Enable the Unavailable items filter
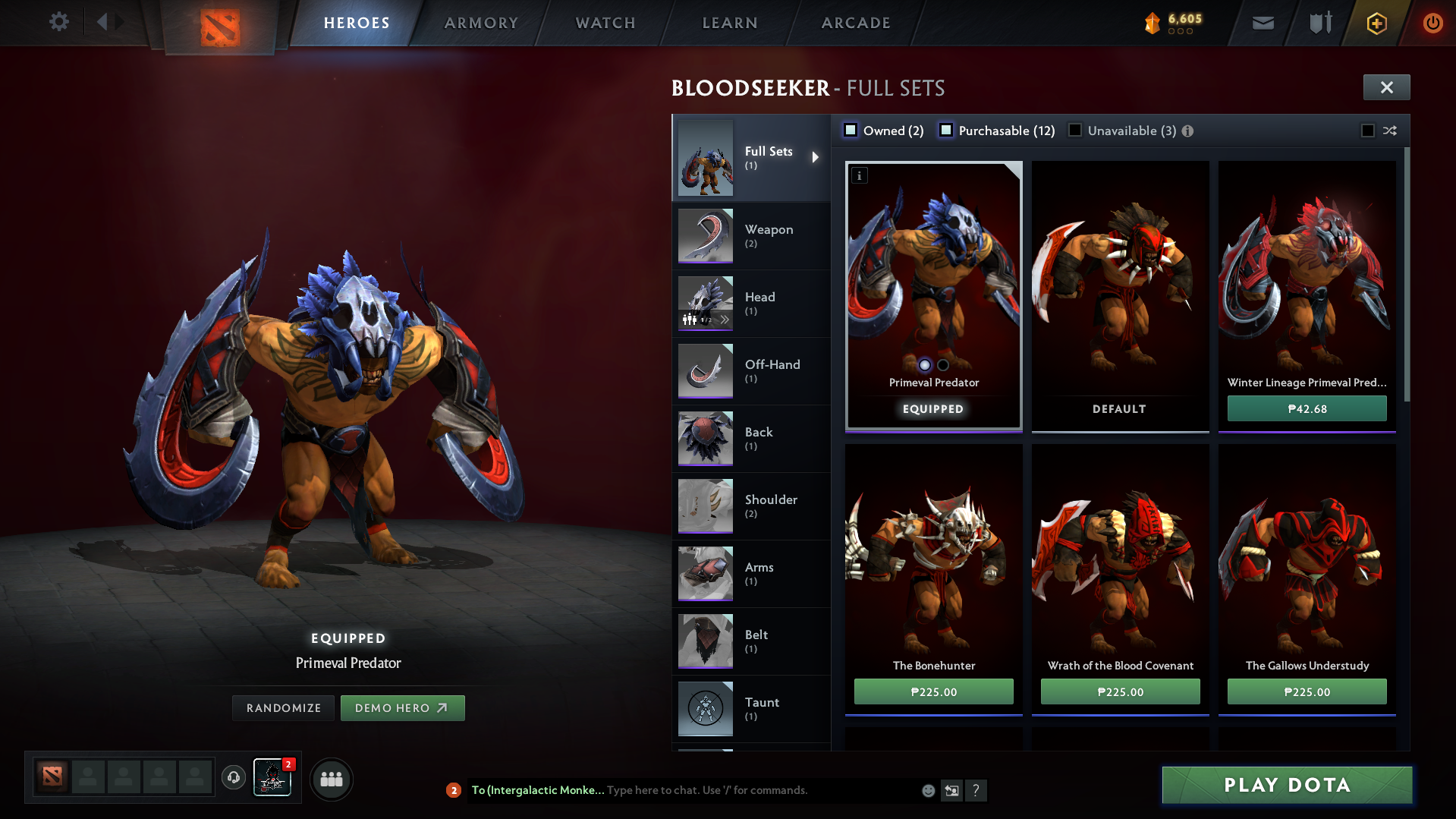The height and width of the screenshot is (819, 1456). 1075,131
